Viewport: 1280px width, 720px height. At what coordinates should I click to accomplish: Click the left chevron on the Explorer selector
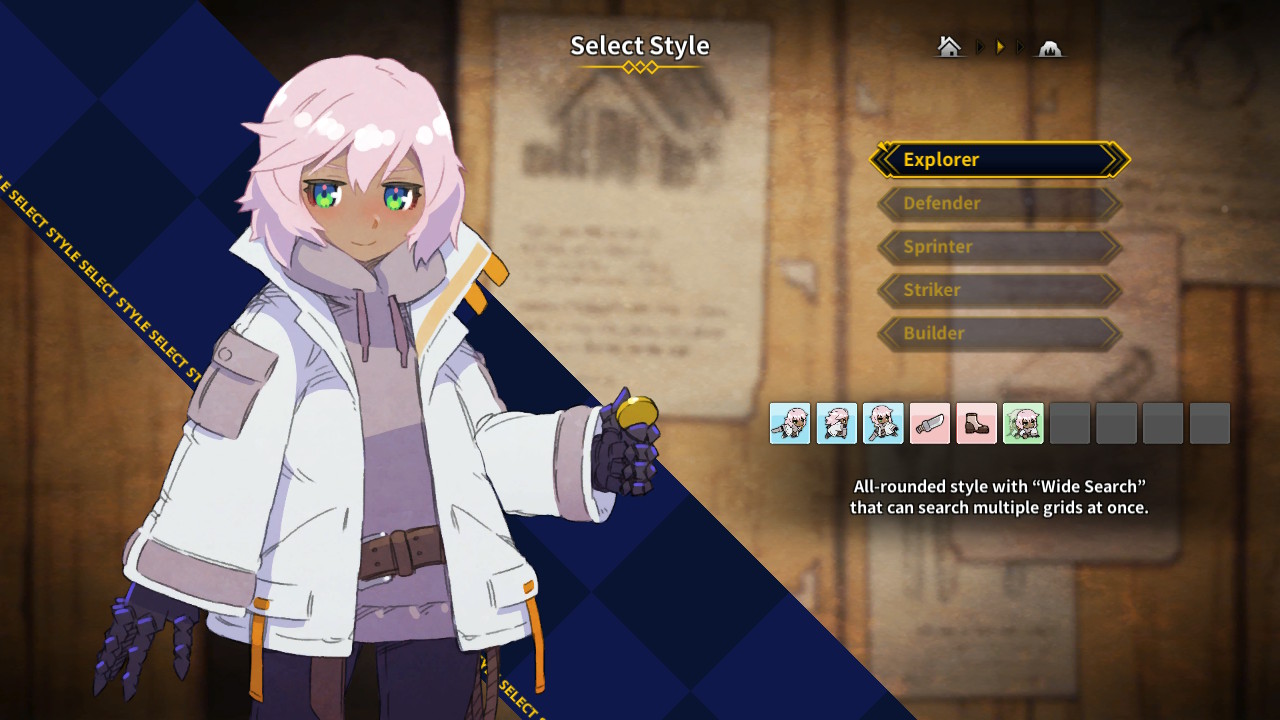click(x=886, y=159)
